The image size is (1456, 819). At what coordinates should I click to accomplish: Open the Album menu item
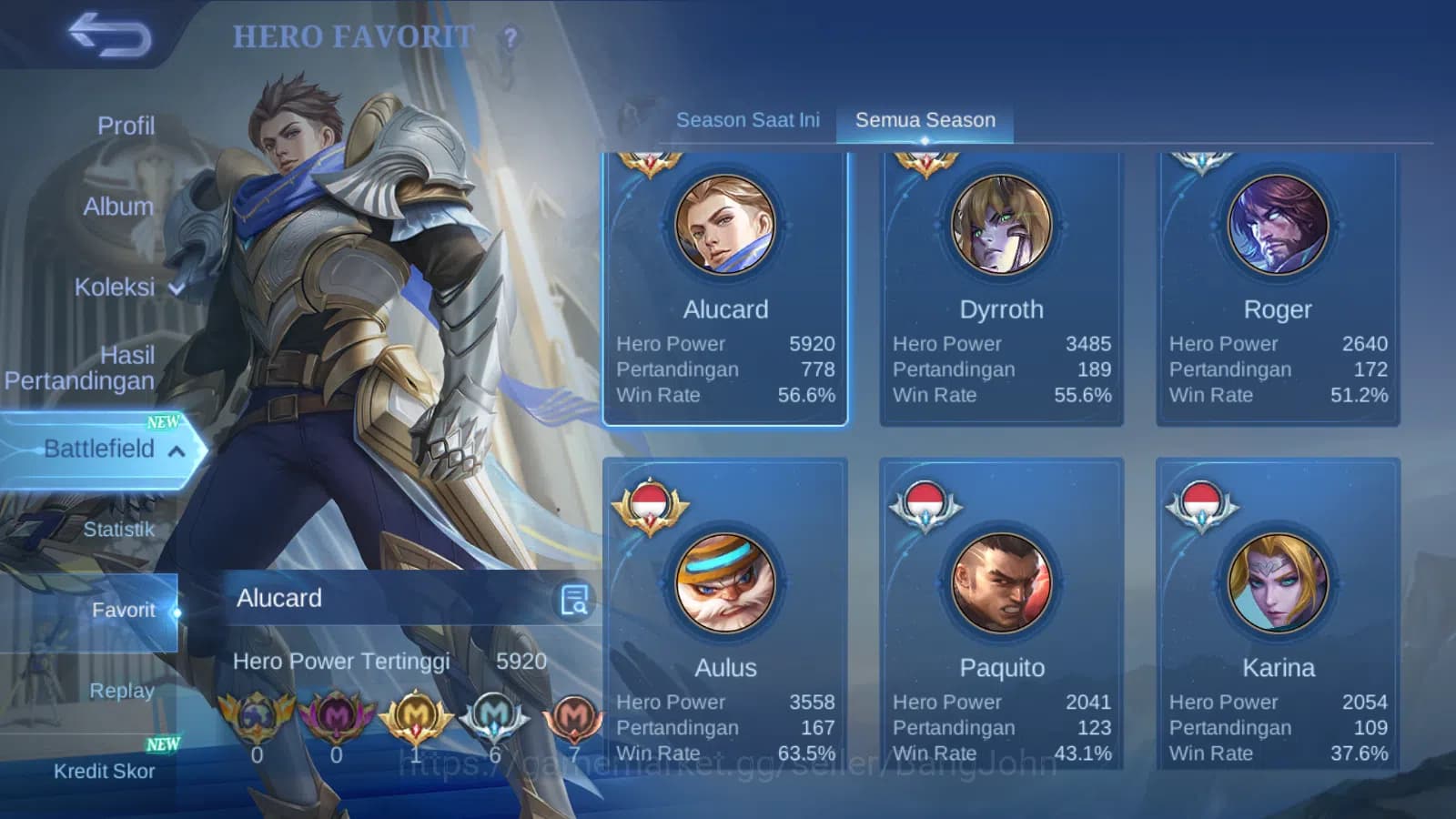tap(119, 207)
